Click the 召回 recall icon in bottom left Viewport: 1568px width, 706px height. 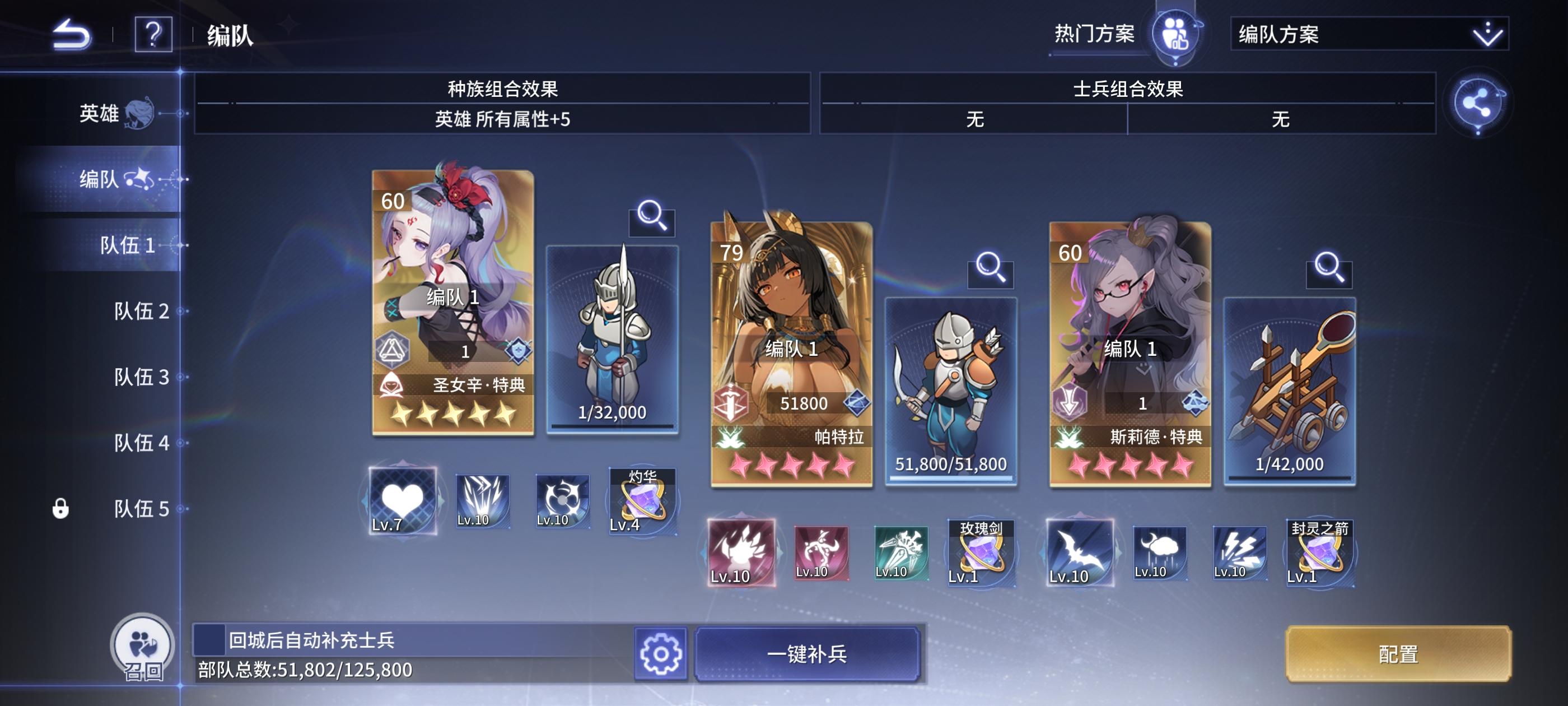(142, 647)
